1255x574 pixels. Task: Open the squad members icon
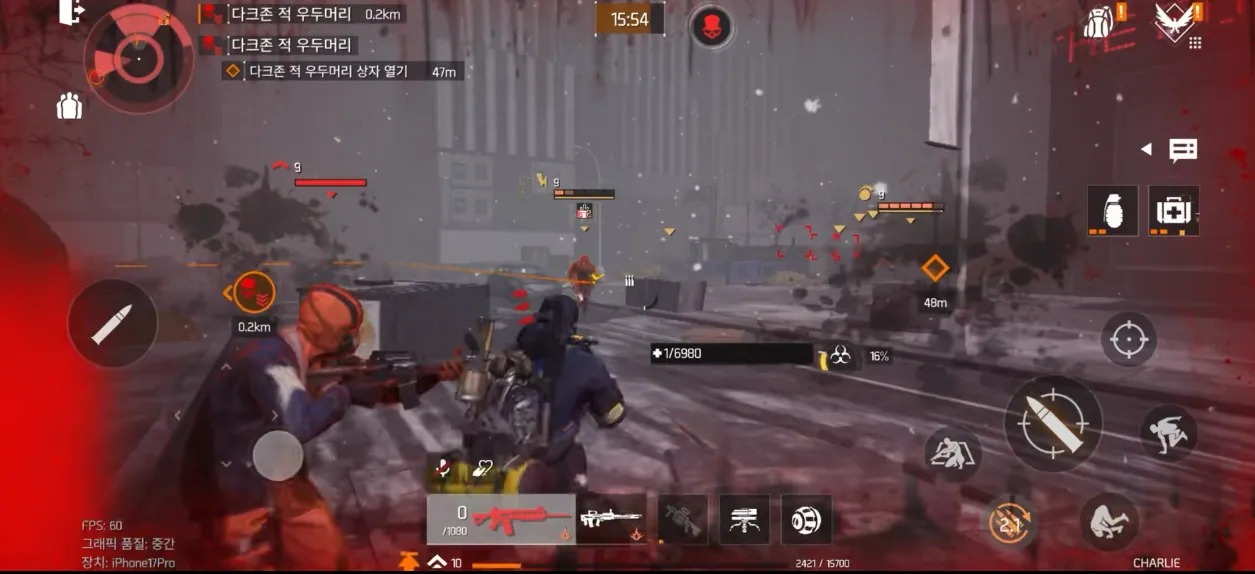tap(69, 105)
